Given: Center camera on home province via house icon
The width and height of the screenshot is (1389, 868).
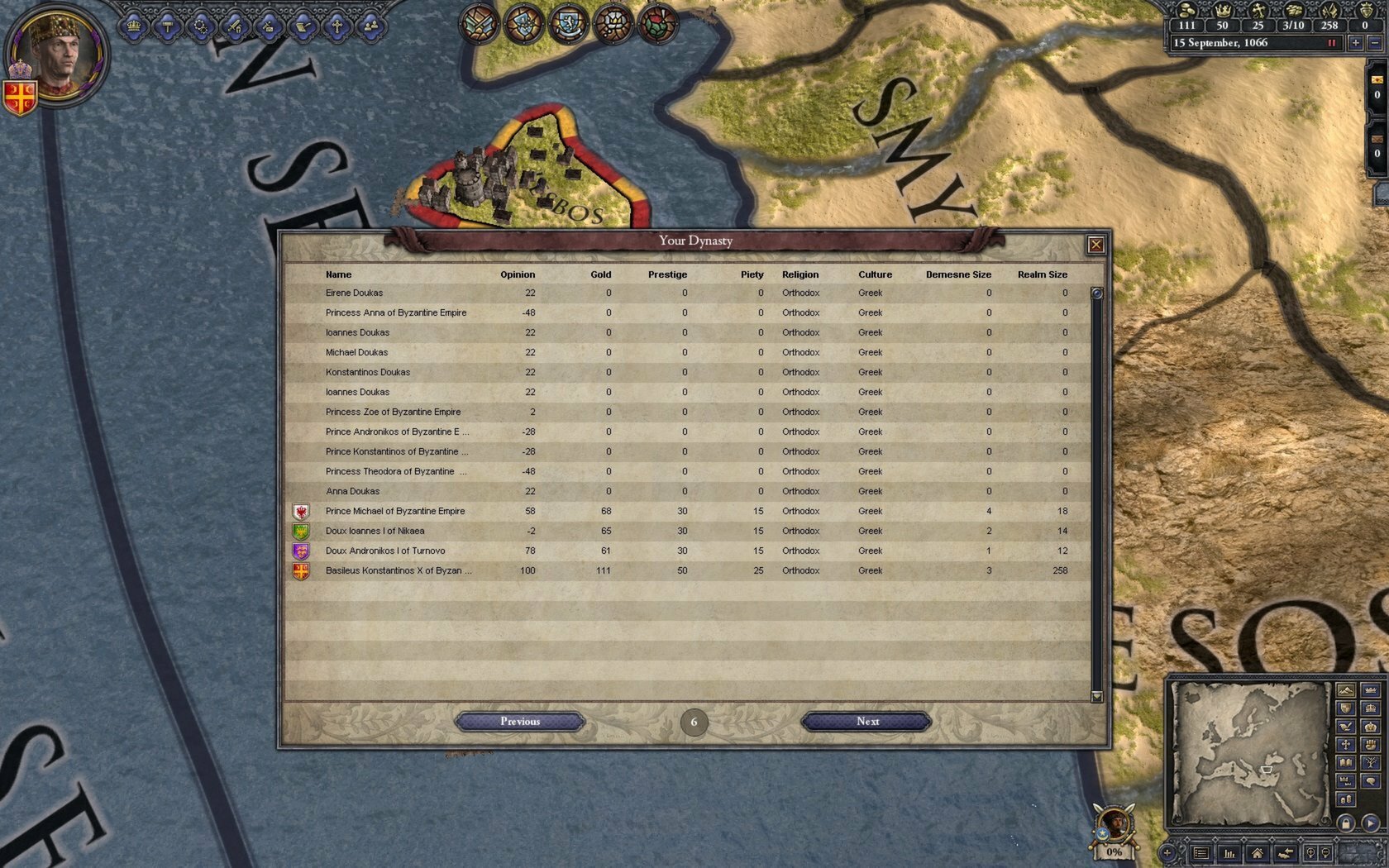Looking at the screenshot, I should click(x=1258, y=854).
